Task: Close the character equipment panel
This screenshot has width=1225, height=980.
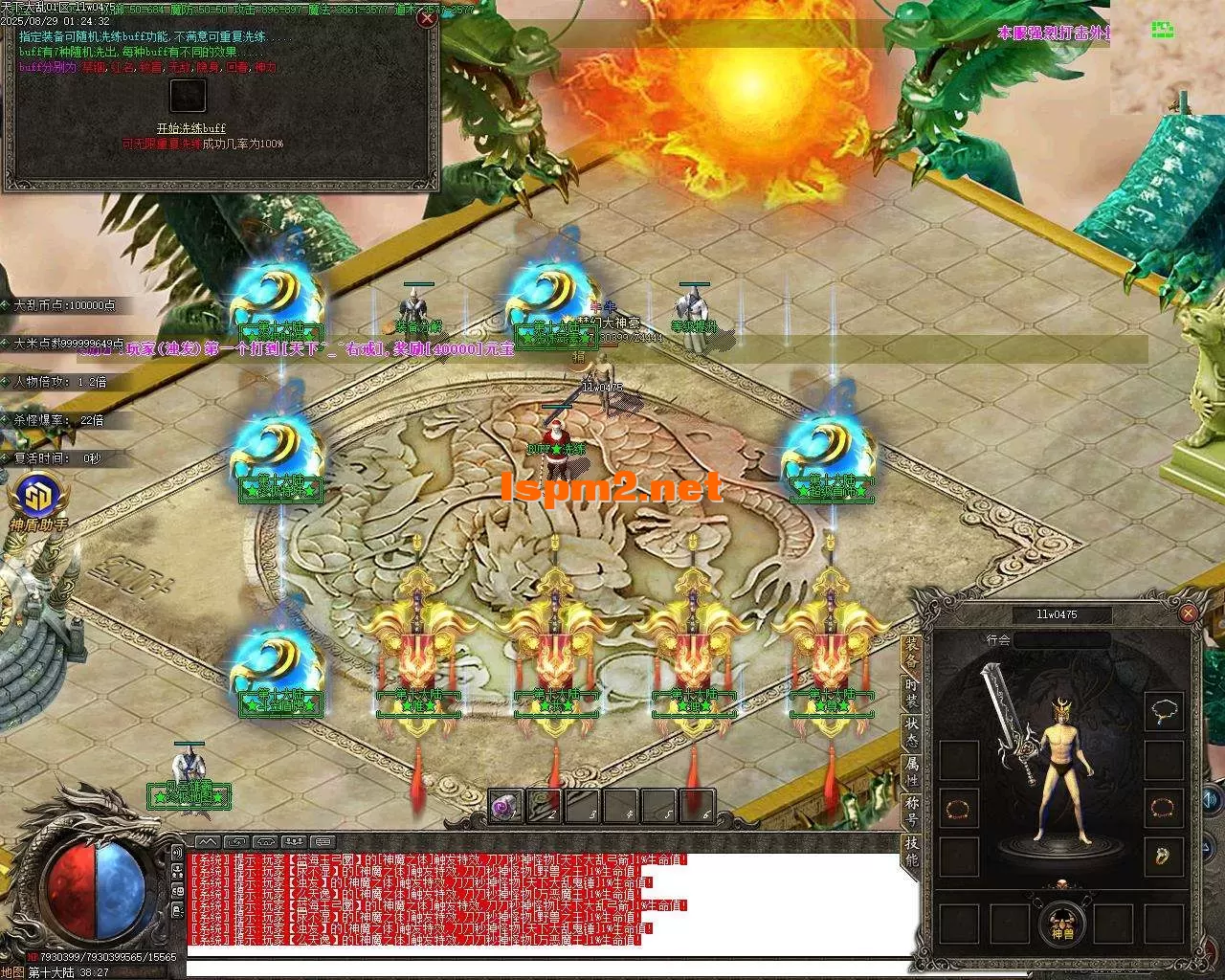Action: 1188,613
